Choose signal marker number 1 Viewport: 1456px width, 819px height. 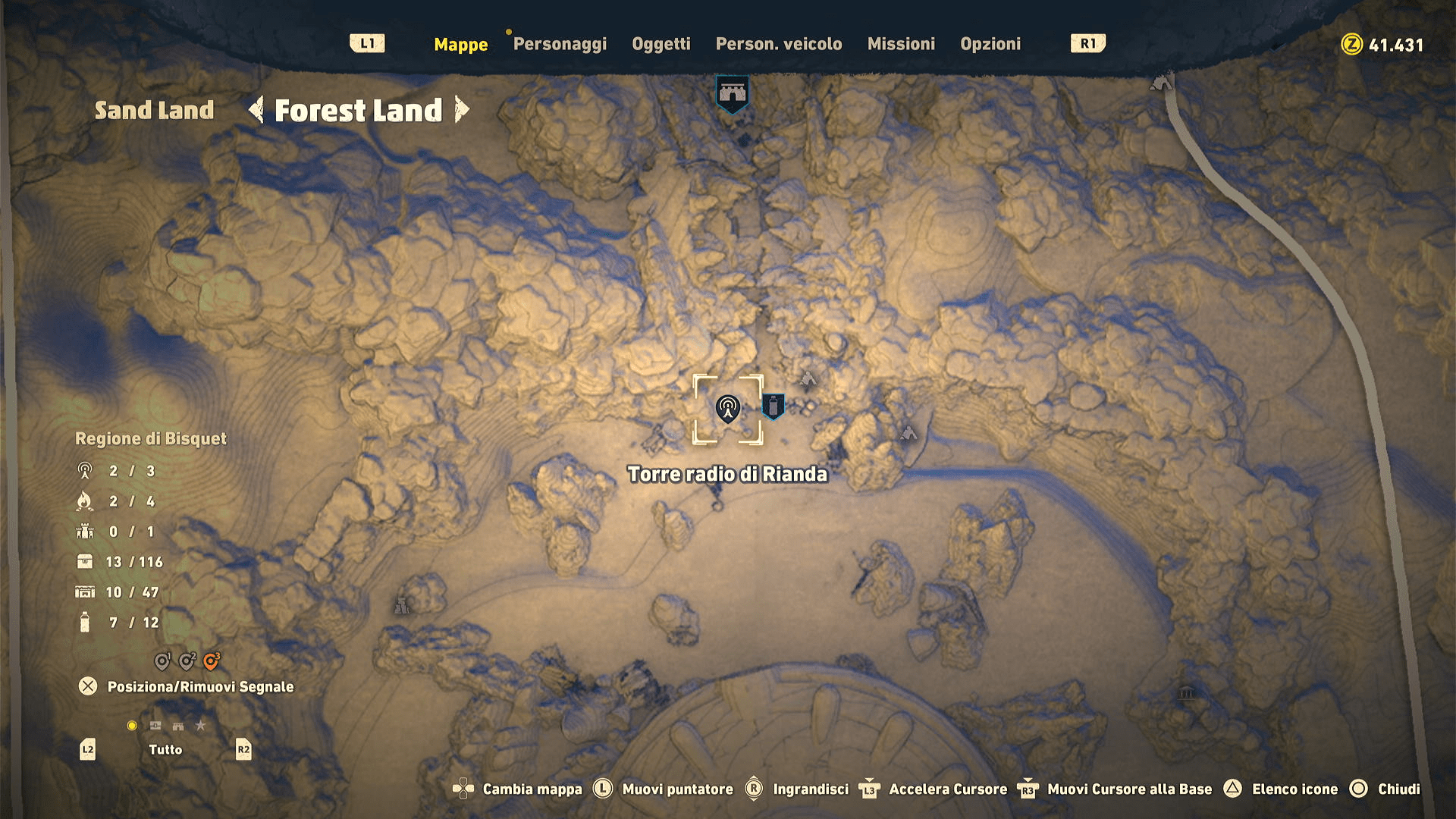point(162,661)
